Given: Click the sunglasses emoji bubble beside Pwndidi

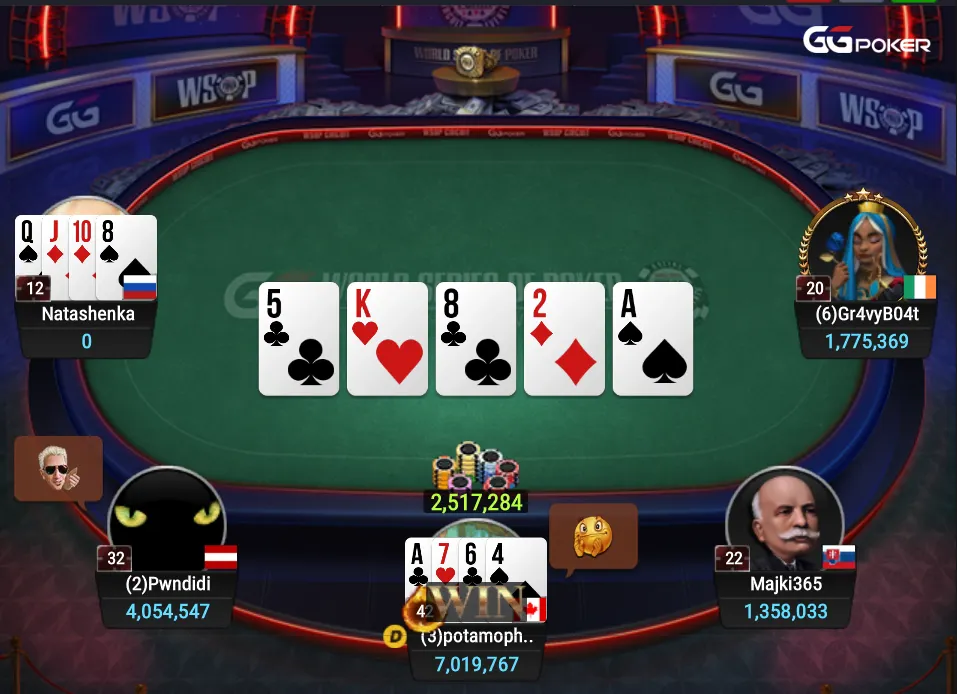Looking at the screenshot, I should (58, 468).
